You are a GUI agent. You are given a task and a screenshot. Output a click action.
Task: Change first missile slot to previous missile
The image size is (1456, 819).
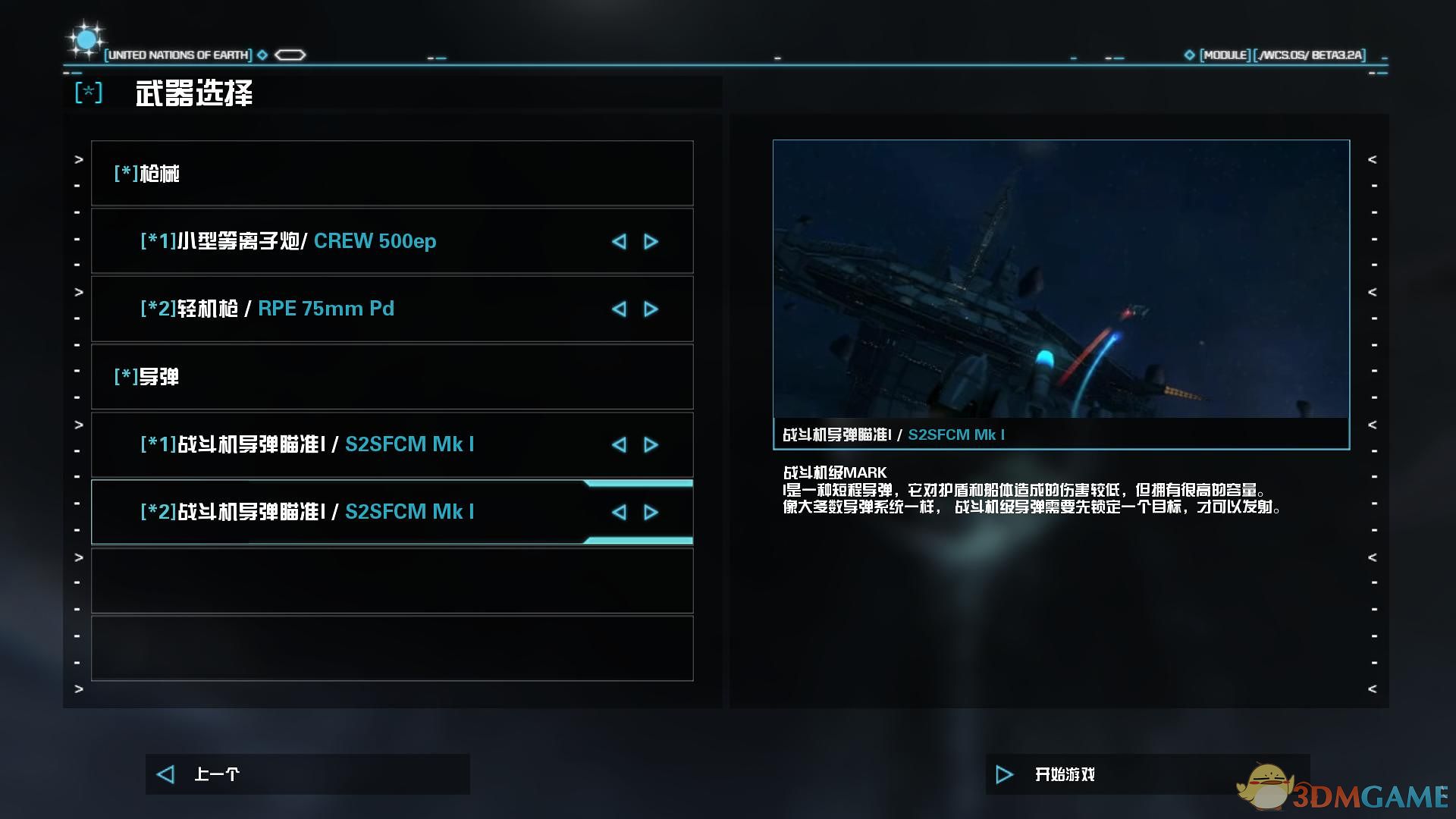[x=619, y=444]
